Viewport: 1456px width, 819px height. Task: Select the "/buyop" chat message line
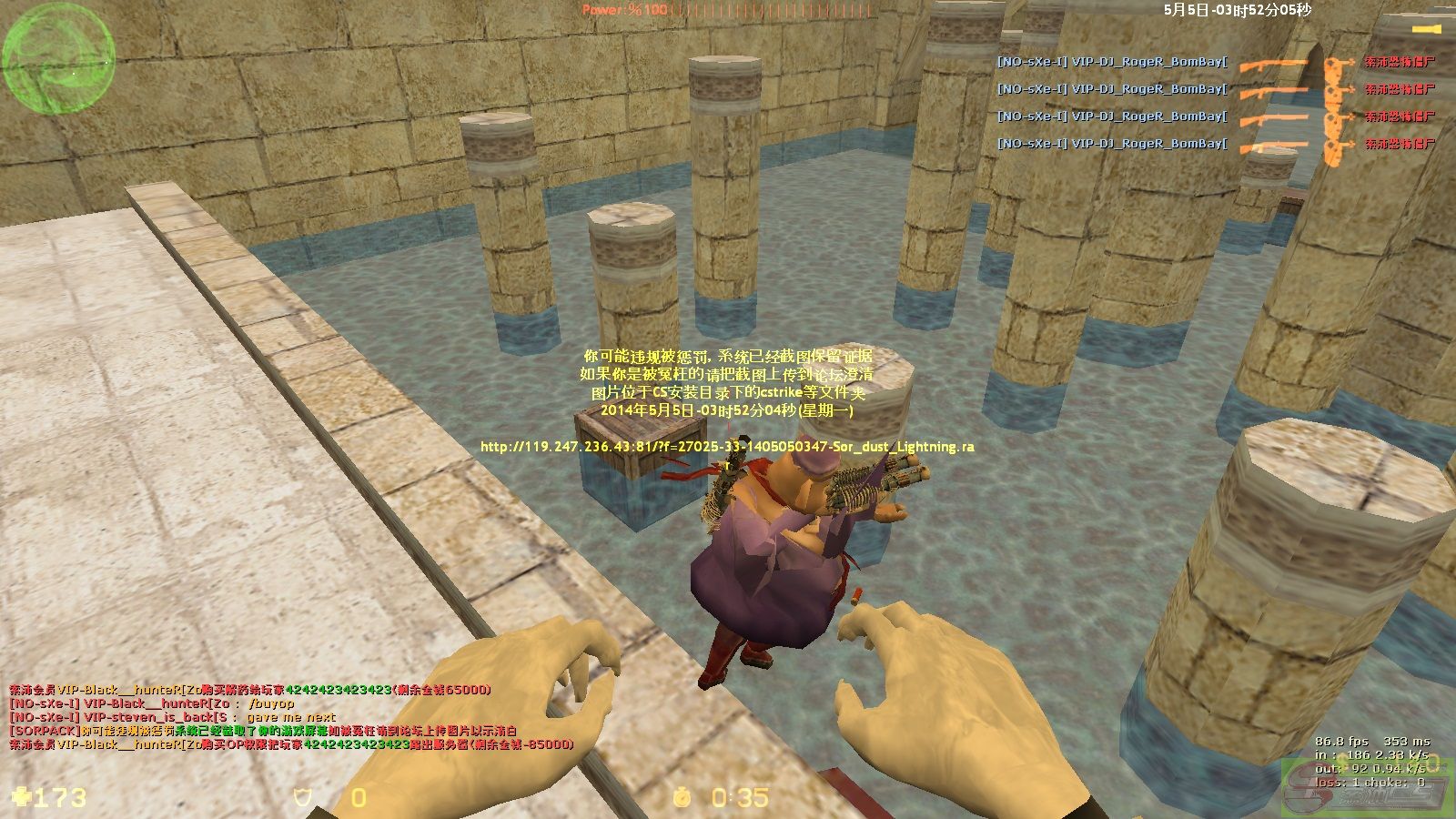point(152,703)
